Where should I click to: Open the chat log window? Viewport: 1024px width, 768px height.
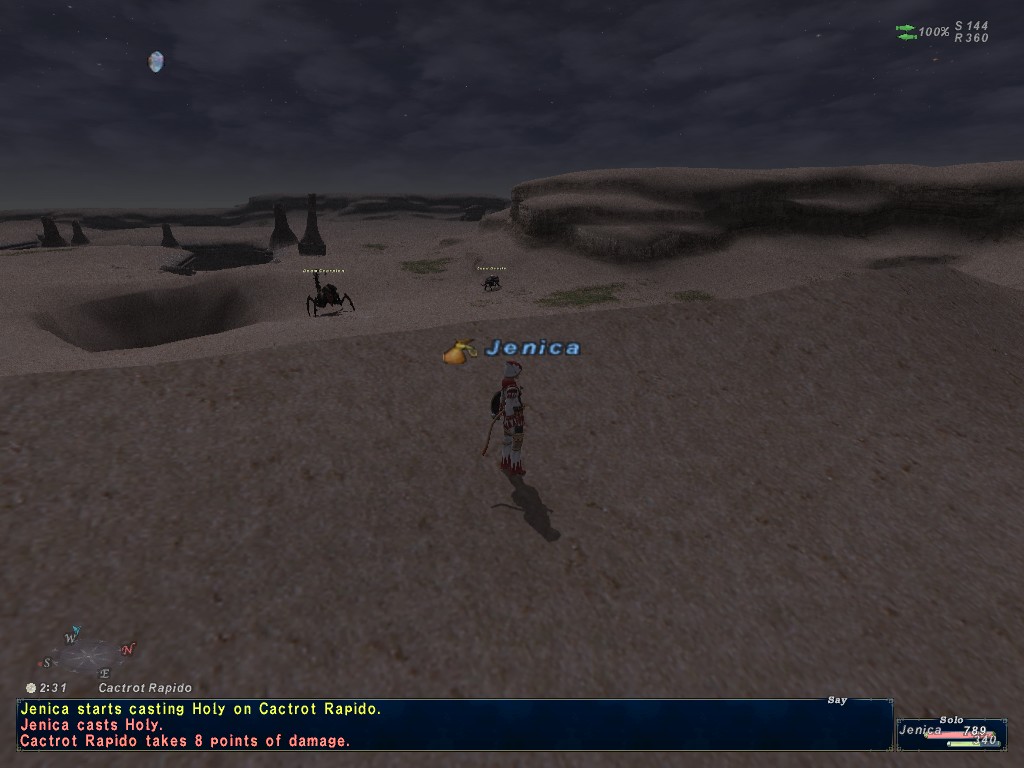454,725
